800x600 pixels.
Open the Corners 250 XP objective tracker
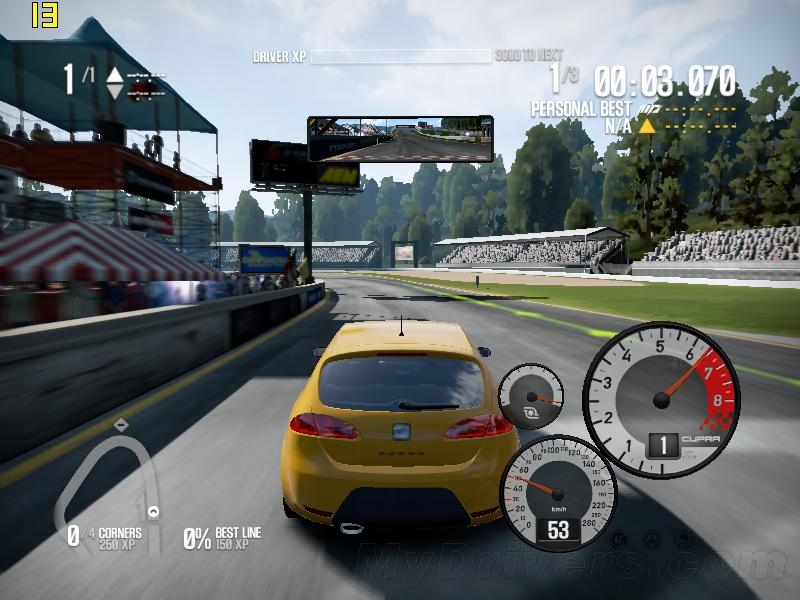click(x=105, y=538)
